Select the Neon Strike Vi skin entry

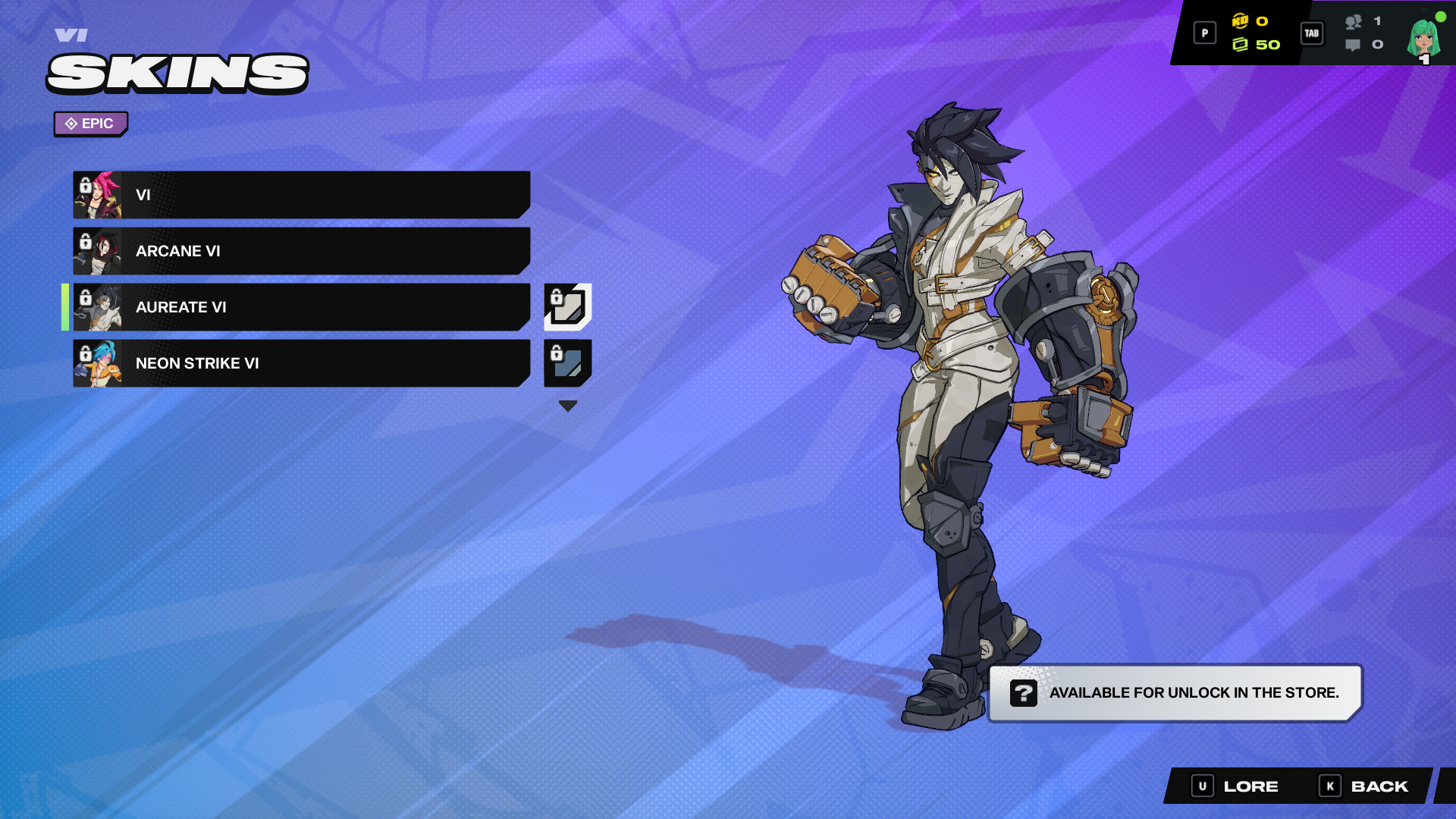click(303, 363)
